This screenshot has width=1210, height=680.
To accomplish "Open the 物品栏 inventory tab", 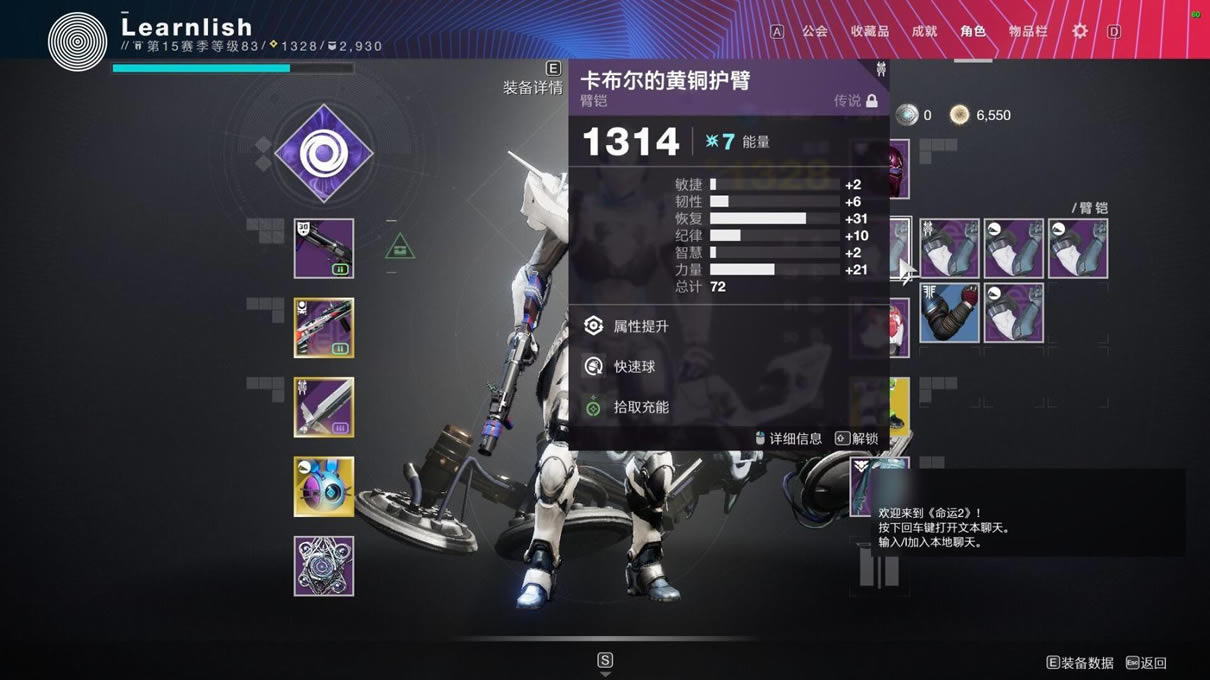I will (x=1028, y=31).
